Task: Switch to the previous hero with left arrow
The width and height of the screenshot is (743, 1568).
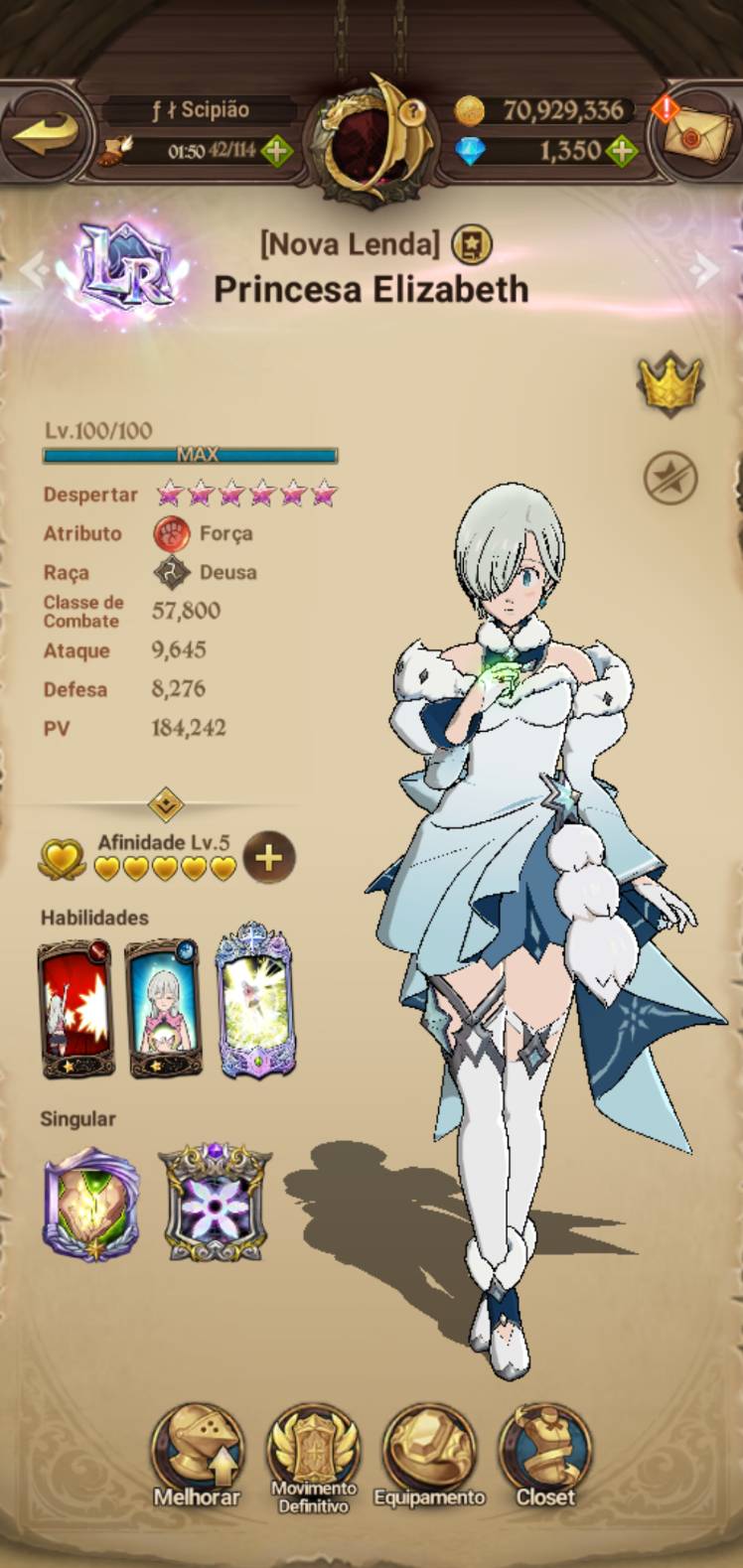Action: pos(32,268)
